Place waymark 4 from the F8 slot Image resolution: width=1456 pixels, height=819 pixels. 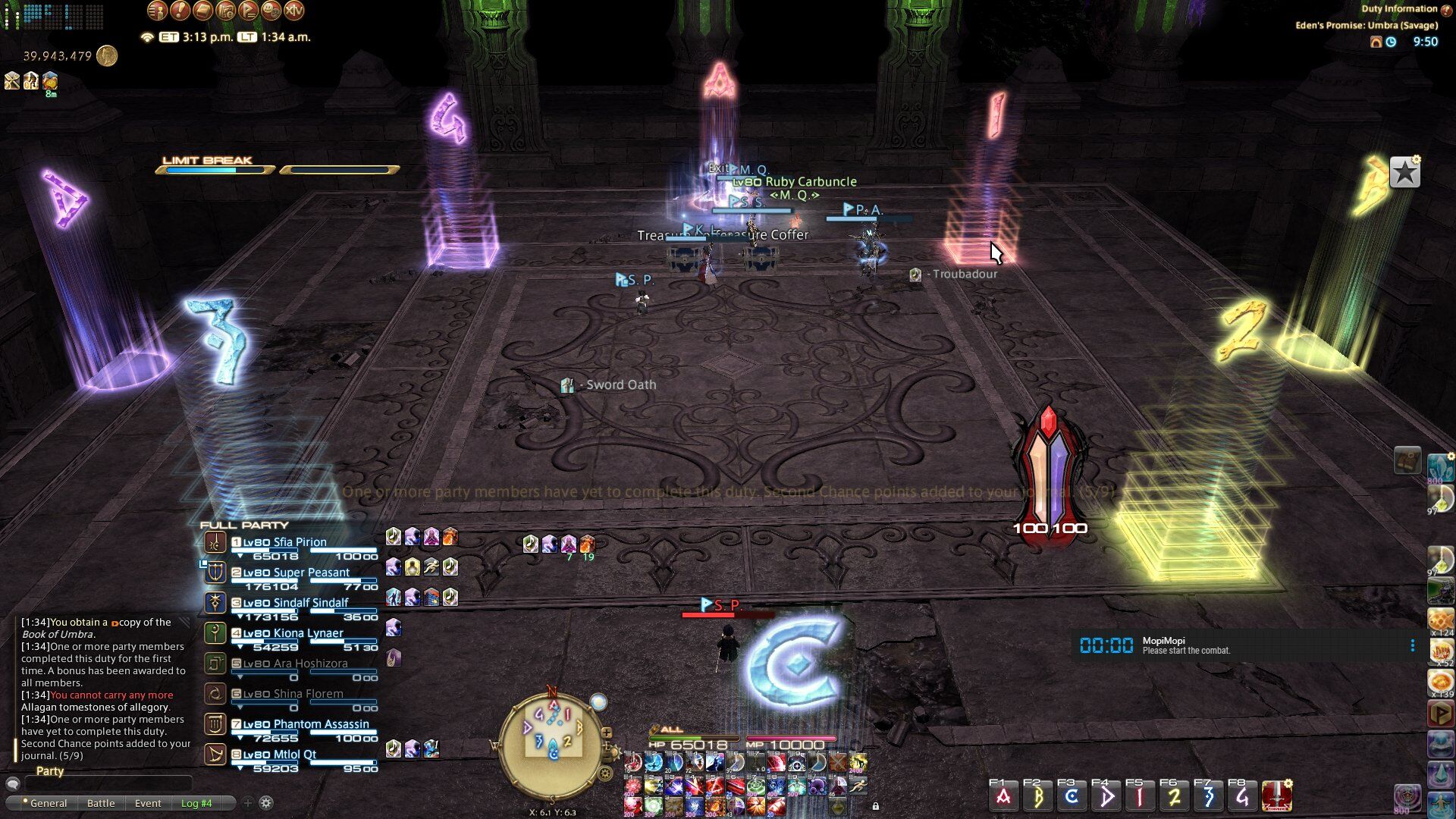click(x=1242, y=797)
